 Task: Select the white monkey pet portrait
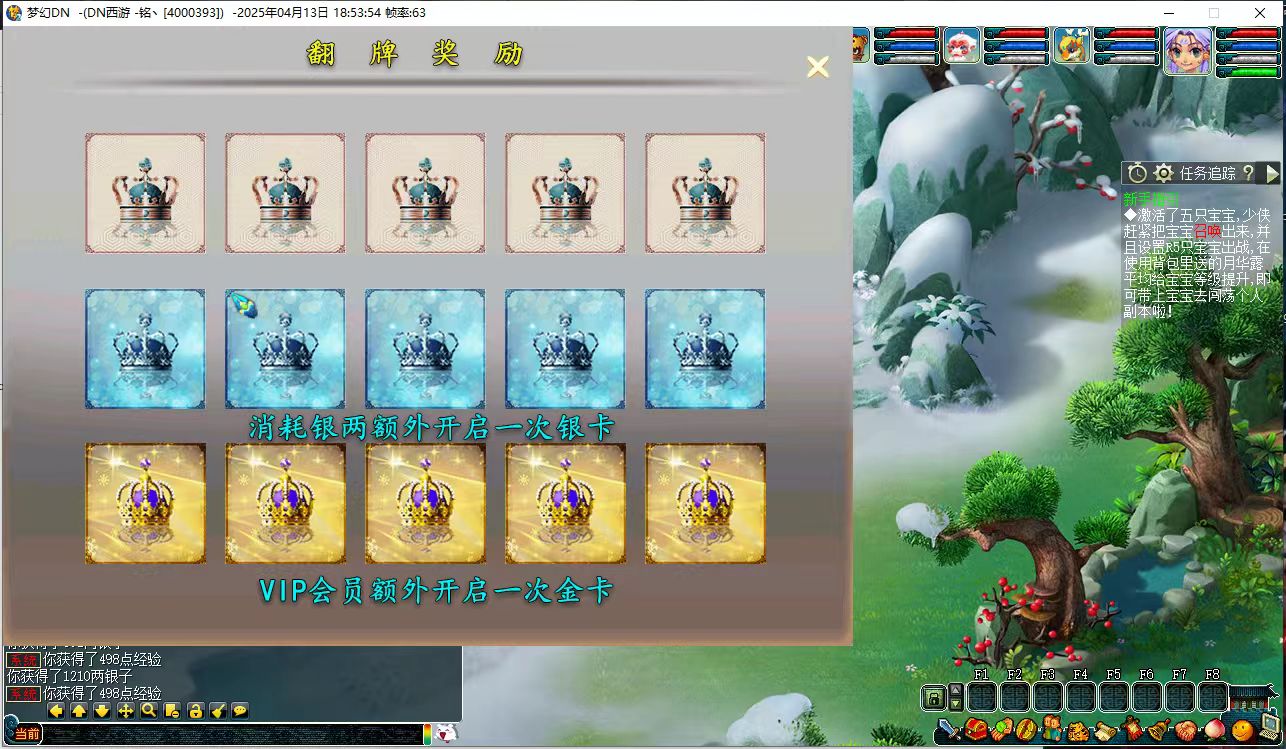point(961,46)
